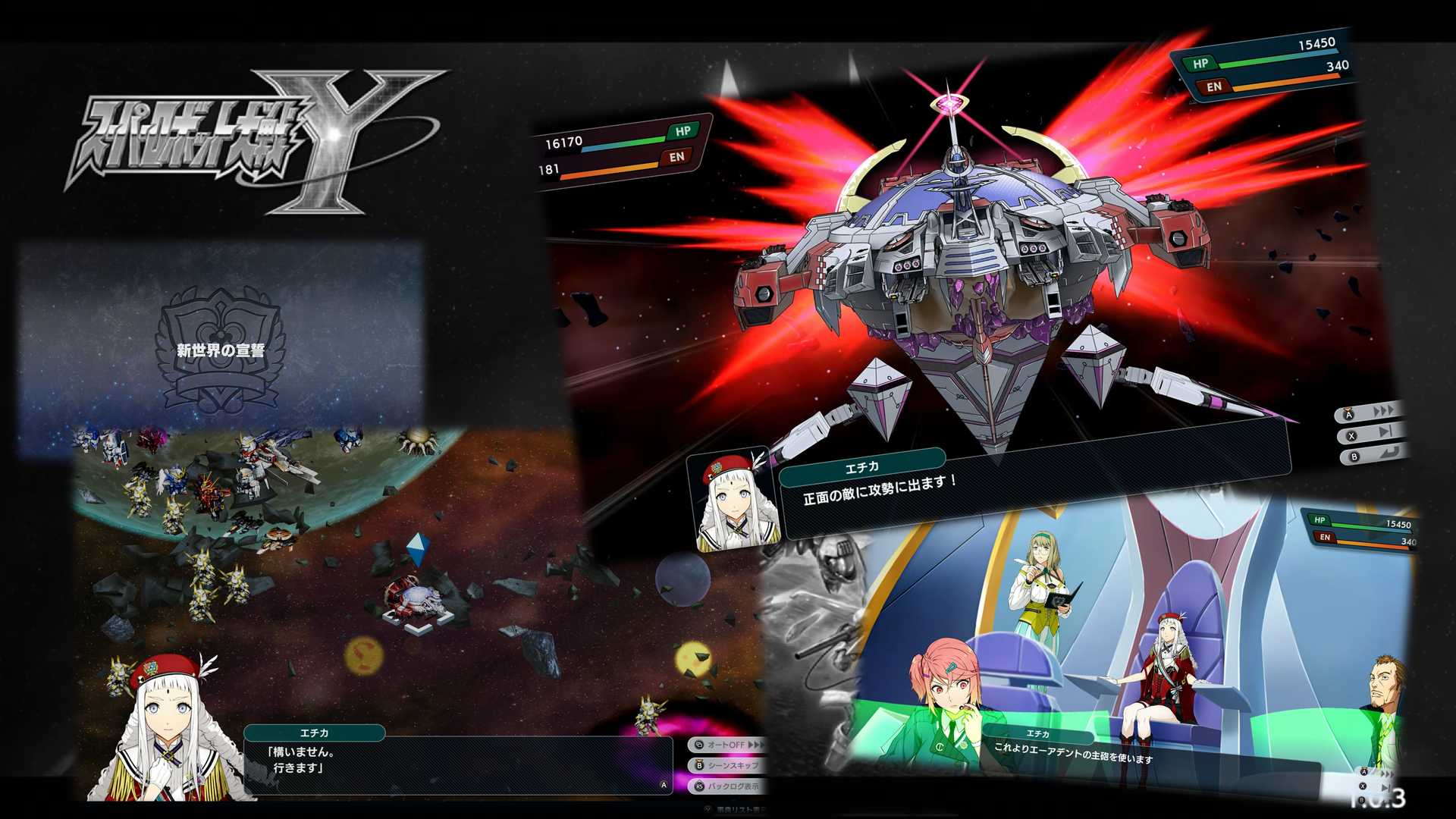Select the シーンスキップ scene skip button

(726, 765)
